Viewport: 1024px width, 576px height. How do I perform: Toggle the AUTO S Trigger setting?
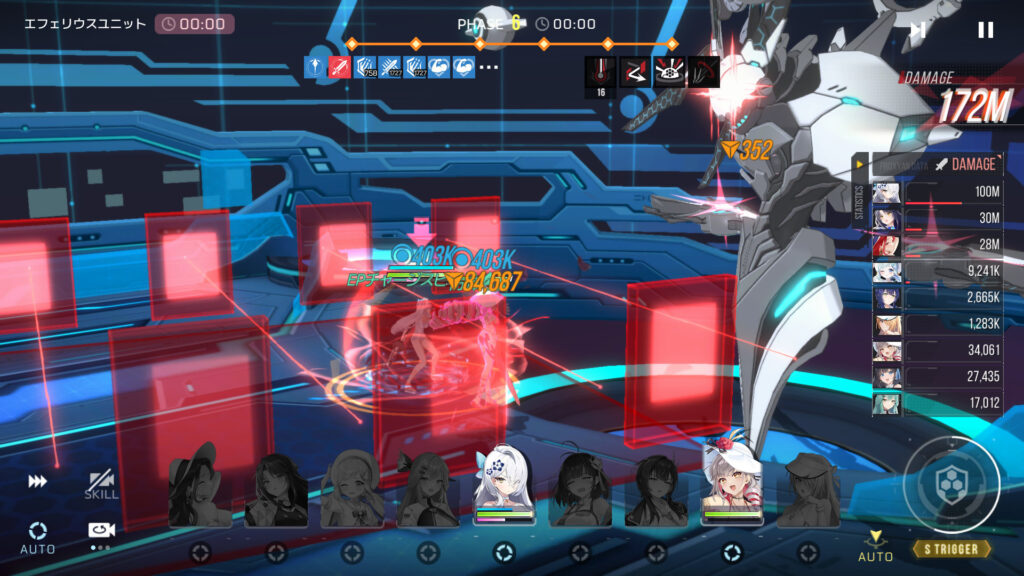click(876, 544)
